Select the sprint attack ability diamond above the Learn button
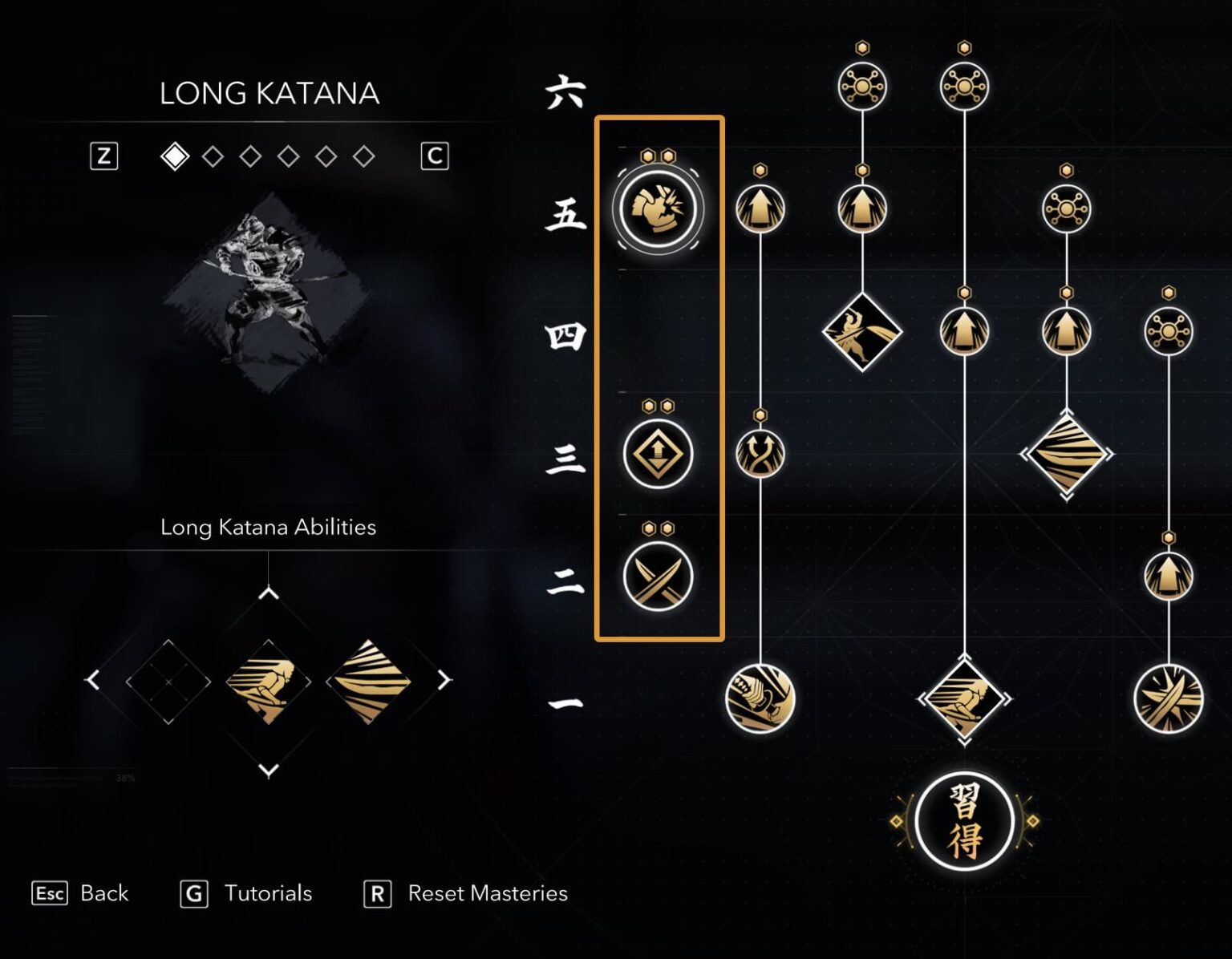 (x=962, y=698)
